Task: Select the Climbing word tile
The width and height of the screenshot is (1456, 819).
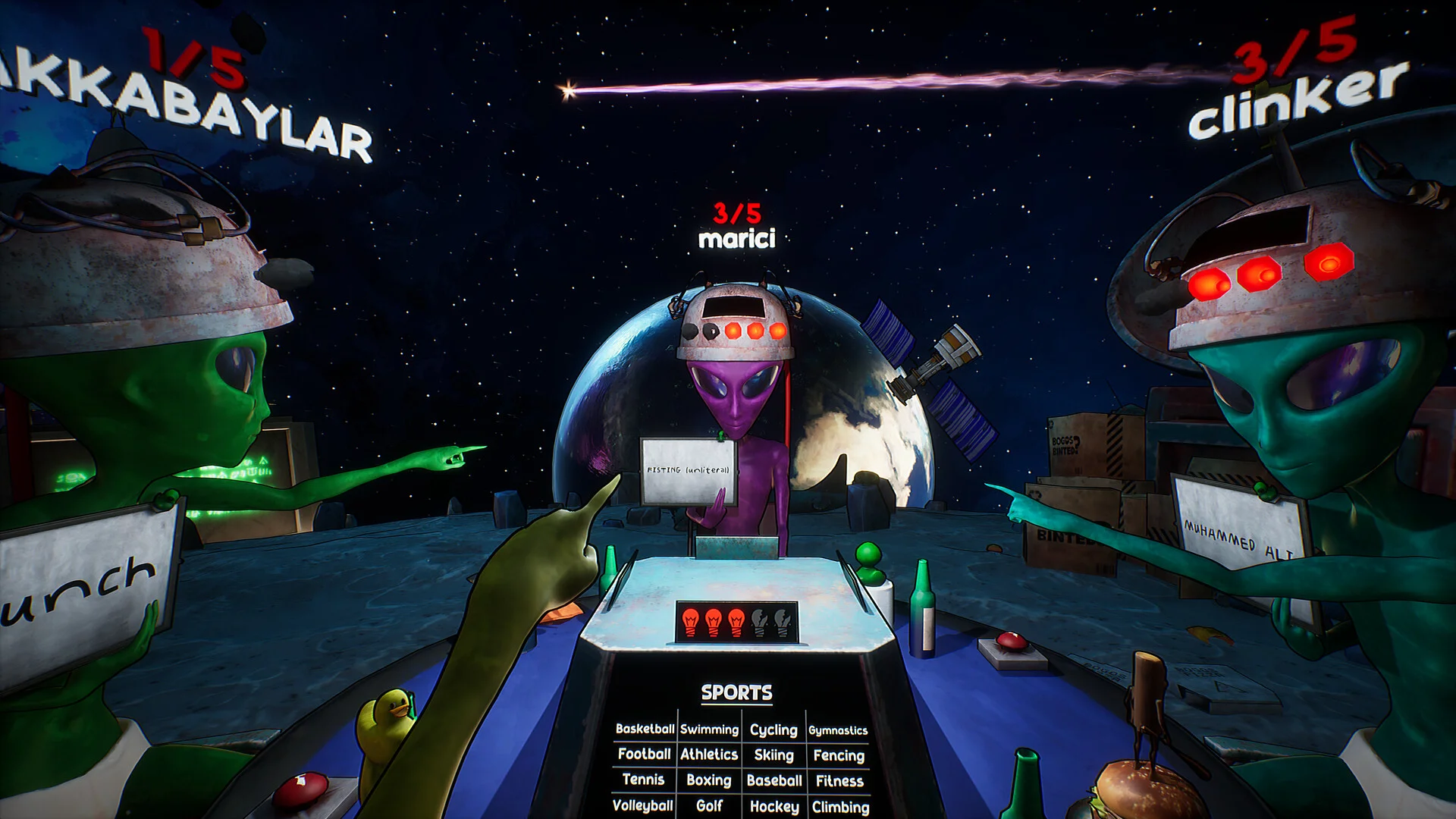Action: (840, 808)
